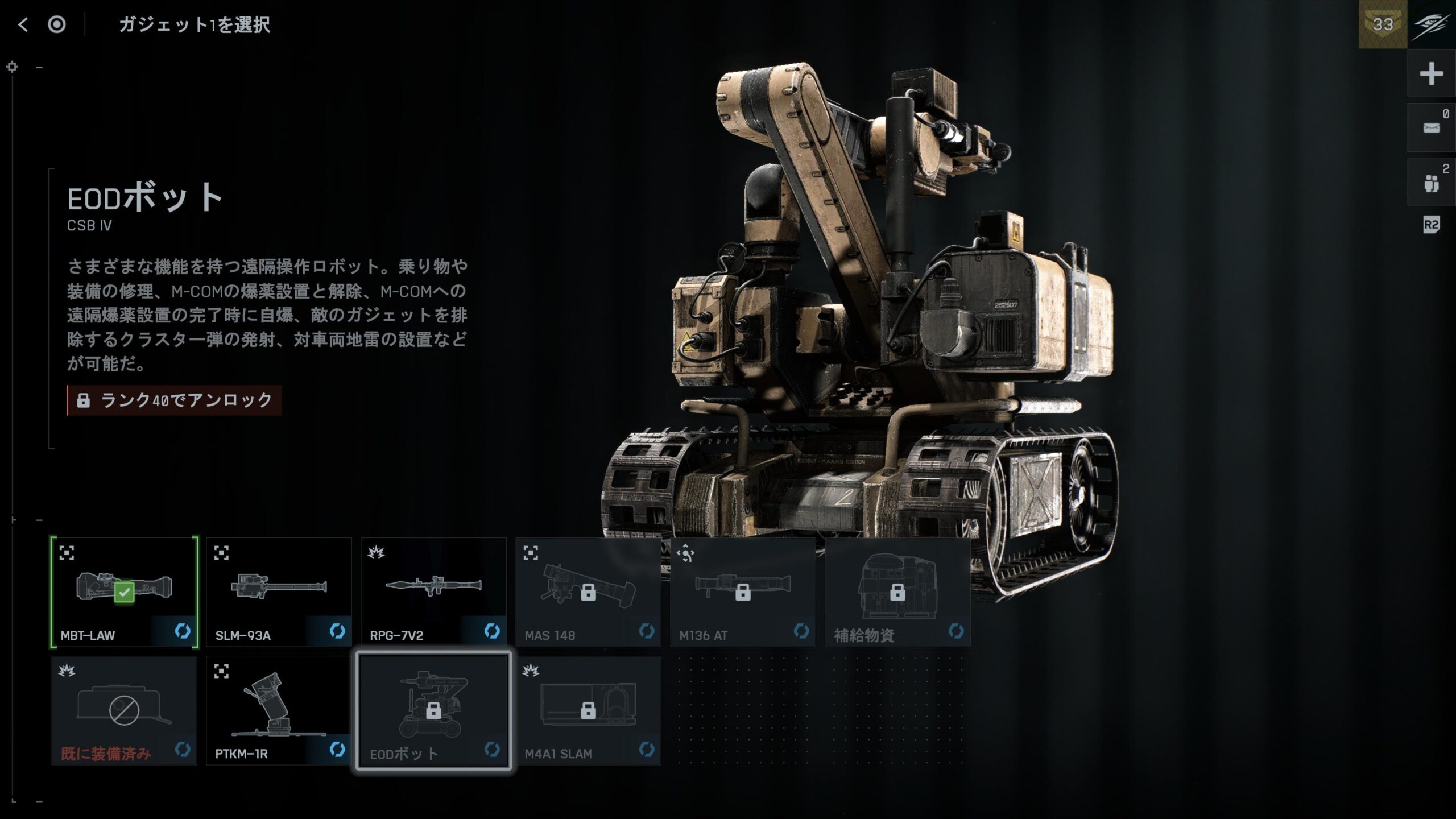
Task: Open the plus button in sidebar
Action: pyautogui.click(x=1431, y=74)
